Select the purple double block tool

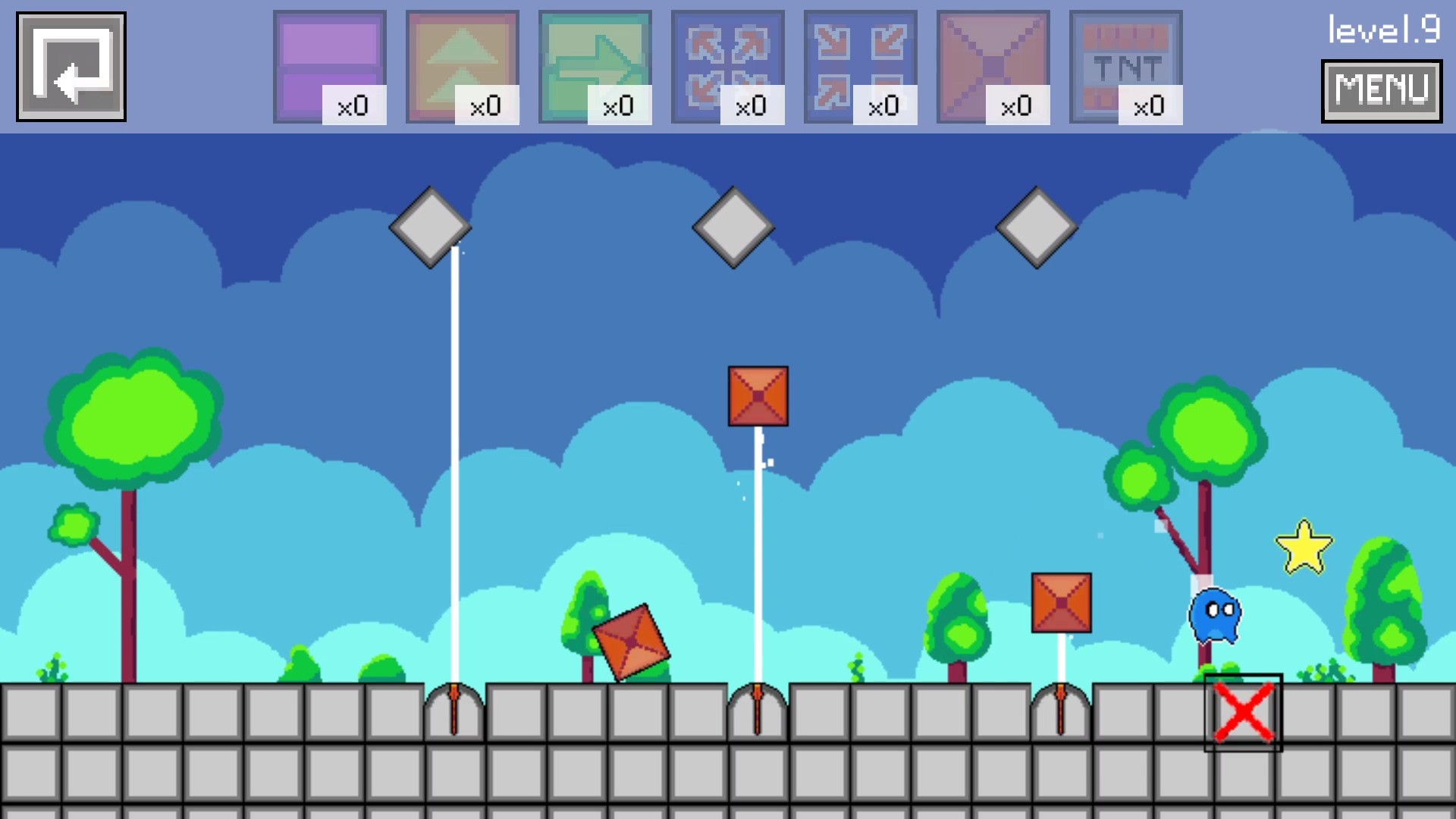point(331,64)
